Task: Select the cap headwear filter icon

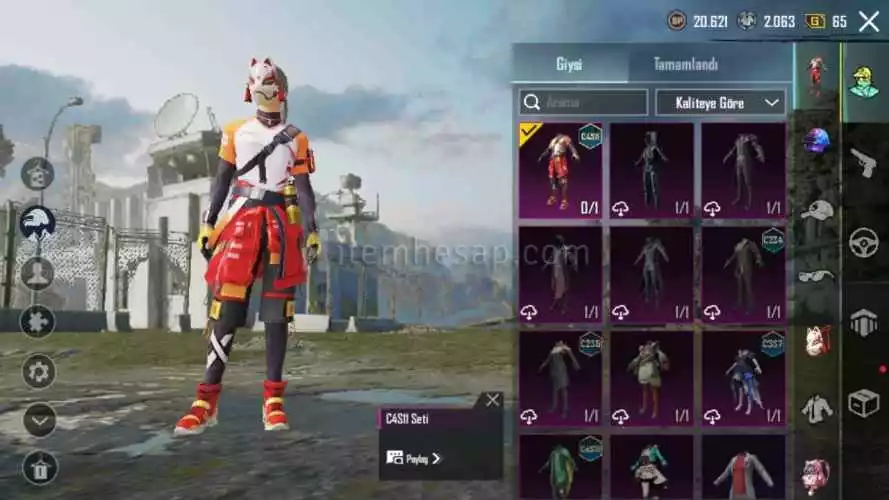Action: [x=817, y=209]
